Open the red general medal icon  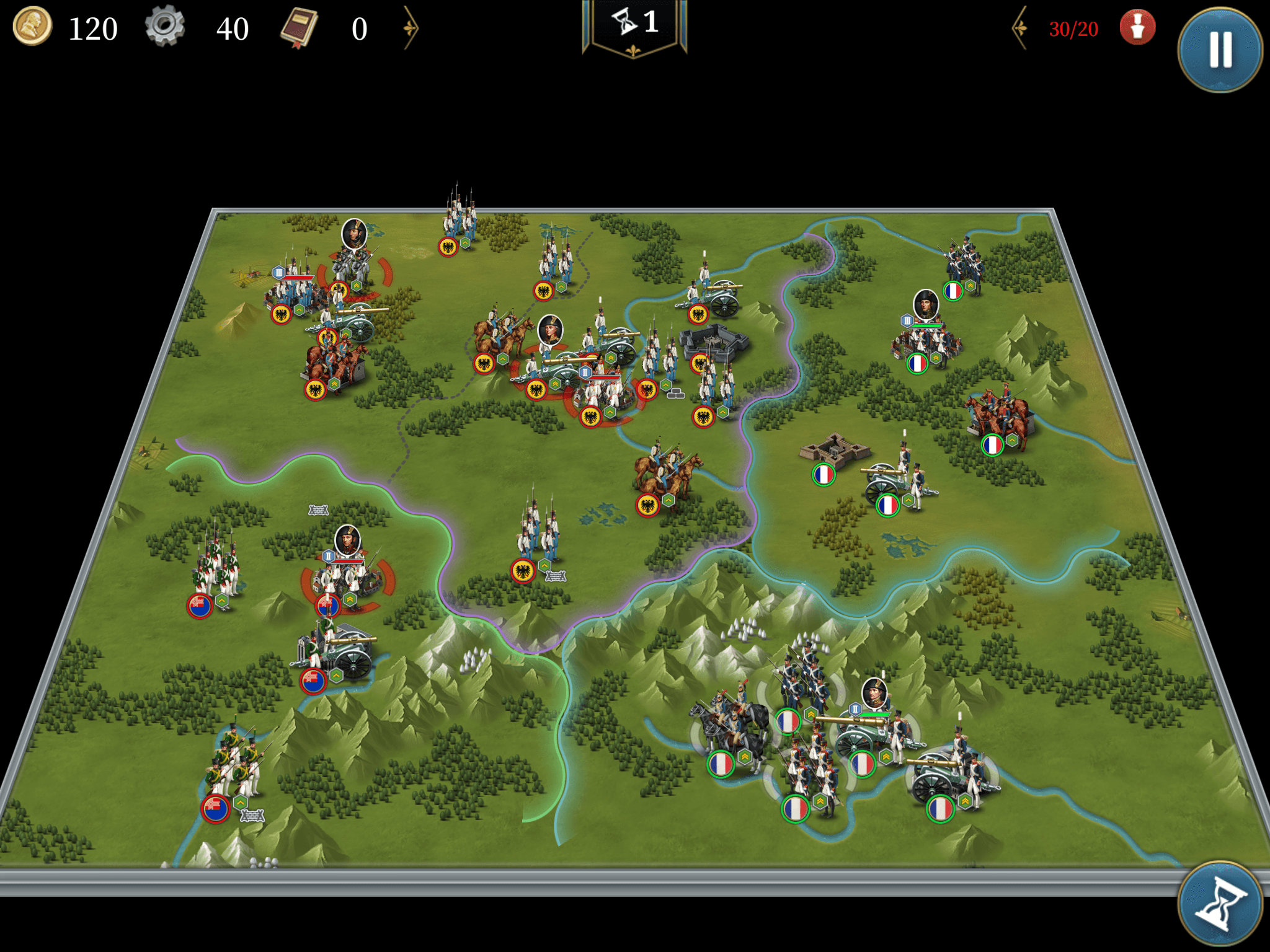[x=1137, y=28]
